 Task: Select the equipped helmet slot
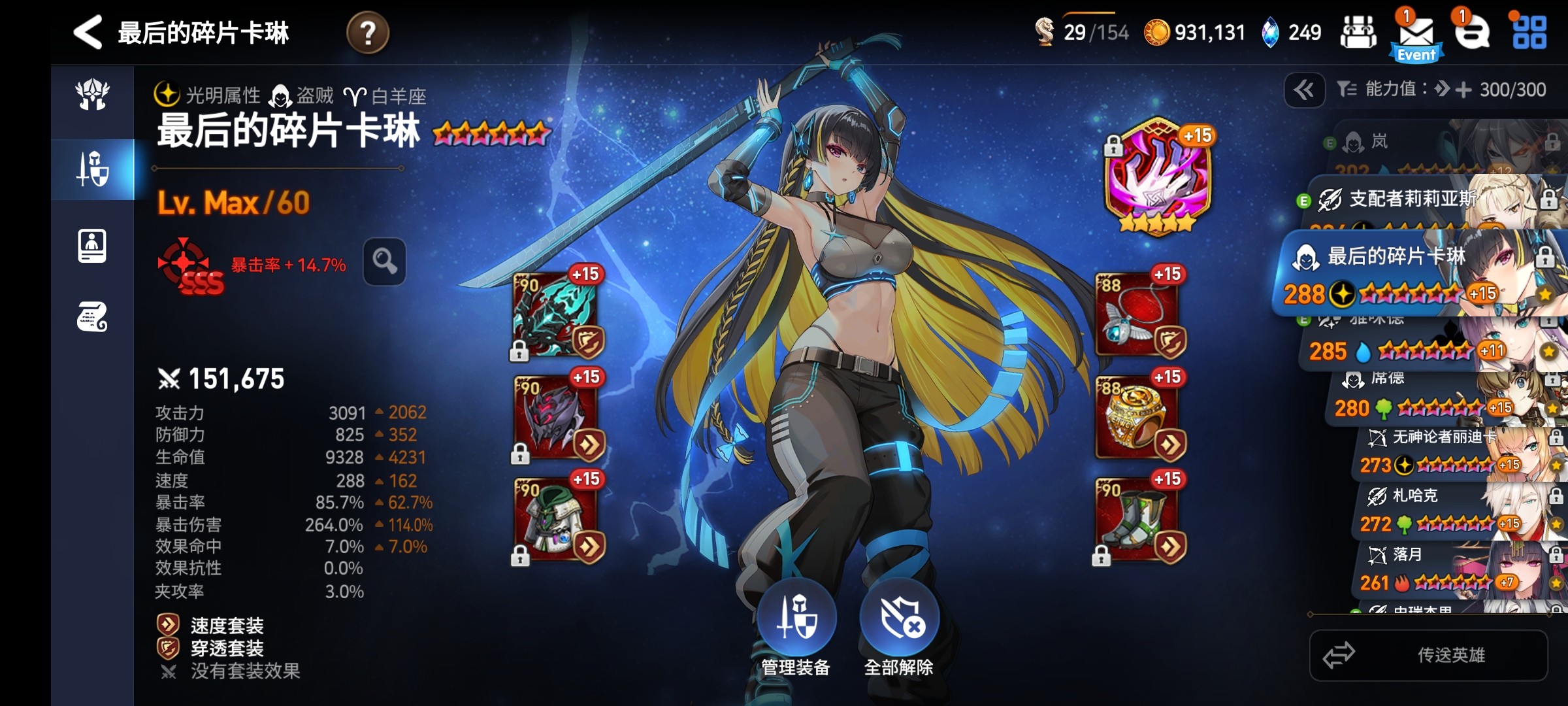(557, 418)
